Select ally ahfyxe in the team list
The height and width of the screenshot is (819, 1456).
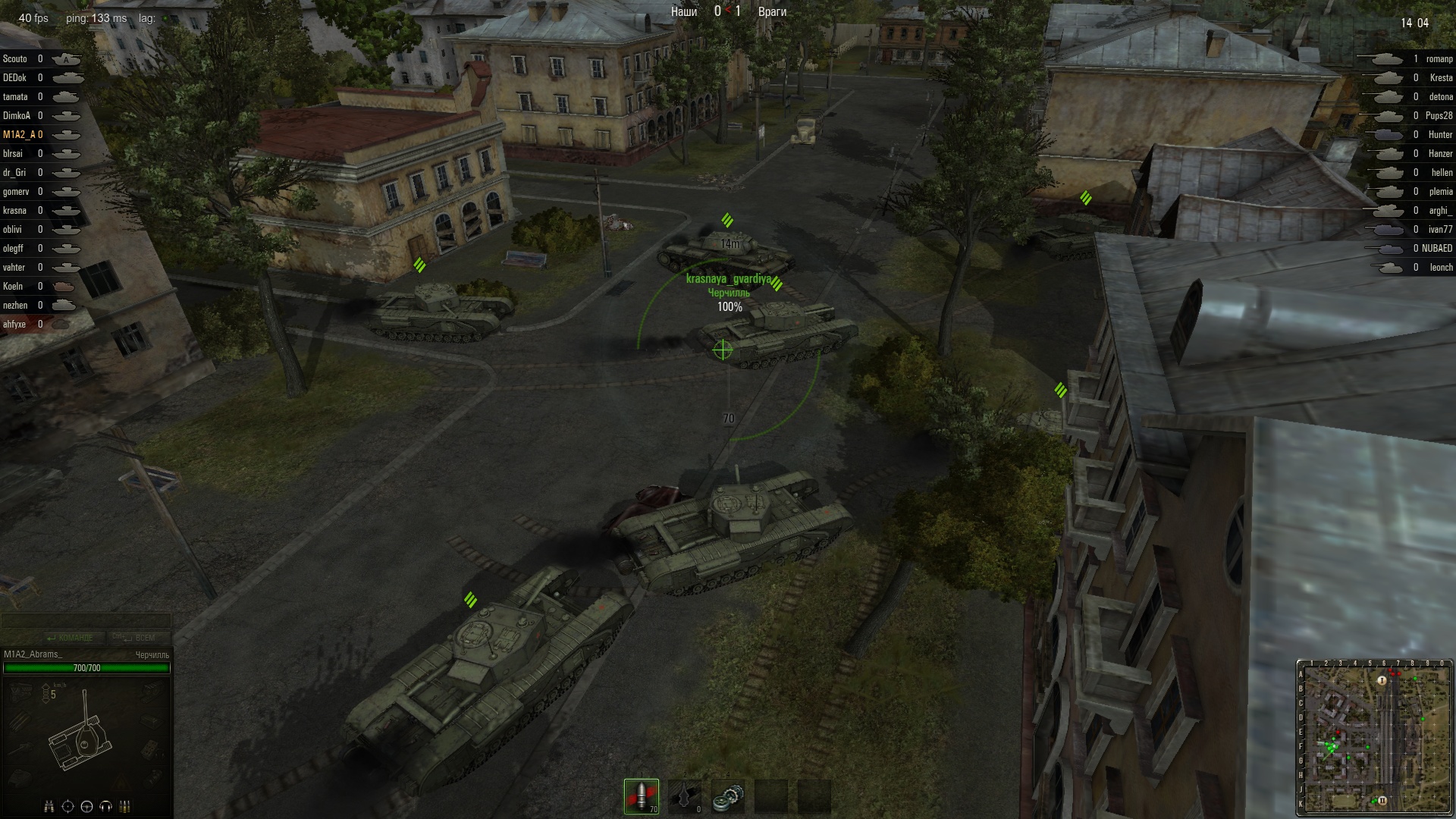(14, 325)
